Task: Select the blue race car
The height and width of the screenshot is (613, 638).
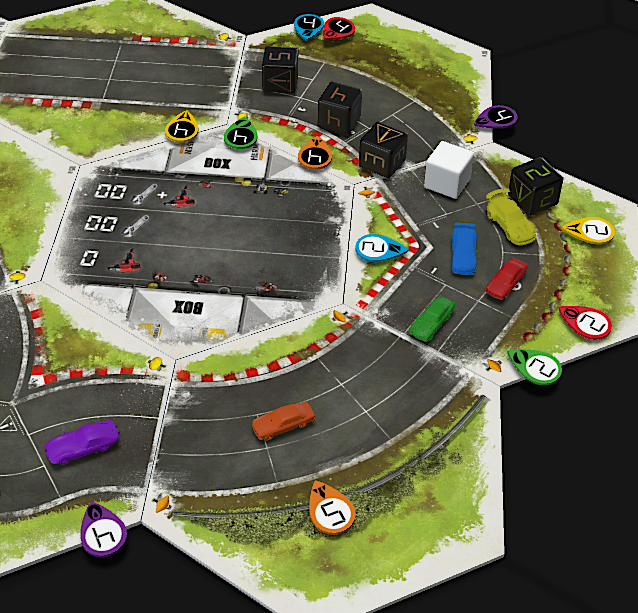Action: (x=464, y=246)
